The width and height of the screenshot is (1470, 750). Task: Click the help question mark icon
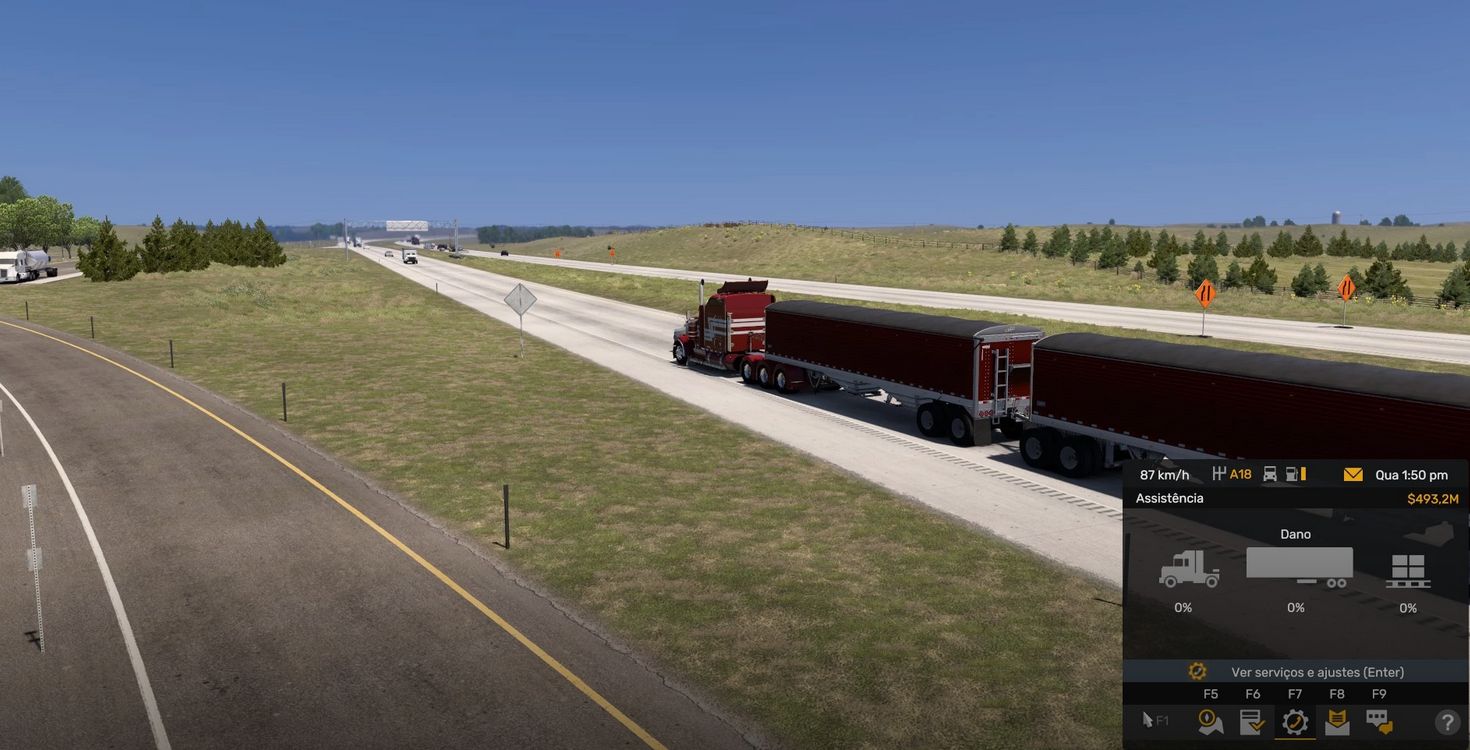(x=1446, y=721)
